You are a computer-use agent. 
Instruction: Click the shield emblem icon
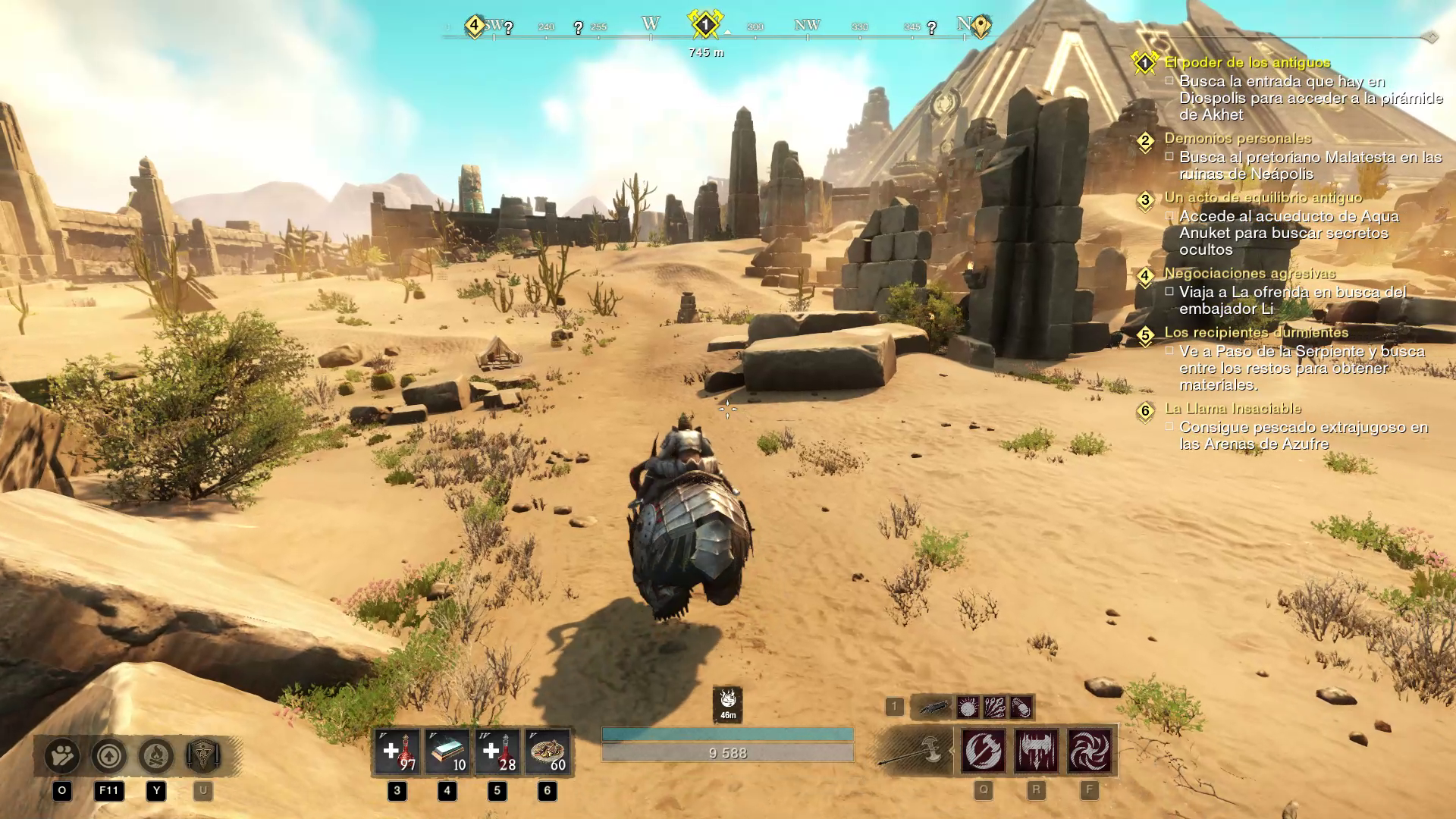pyautogui.click(x=203, y=755)
